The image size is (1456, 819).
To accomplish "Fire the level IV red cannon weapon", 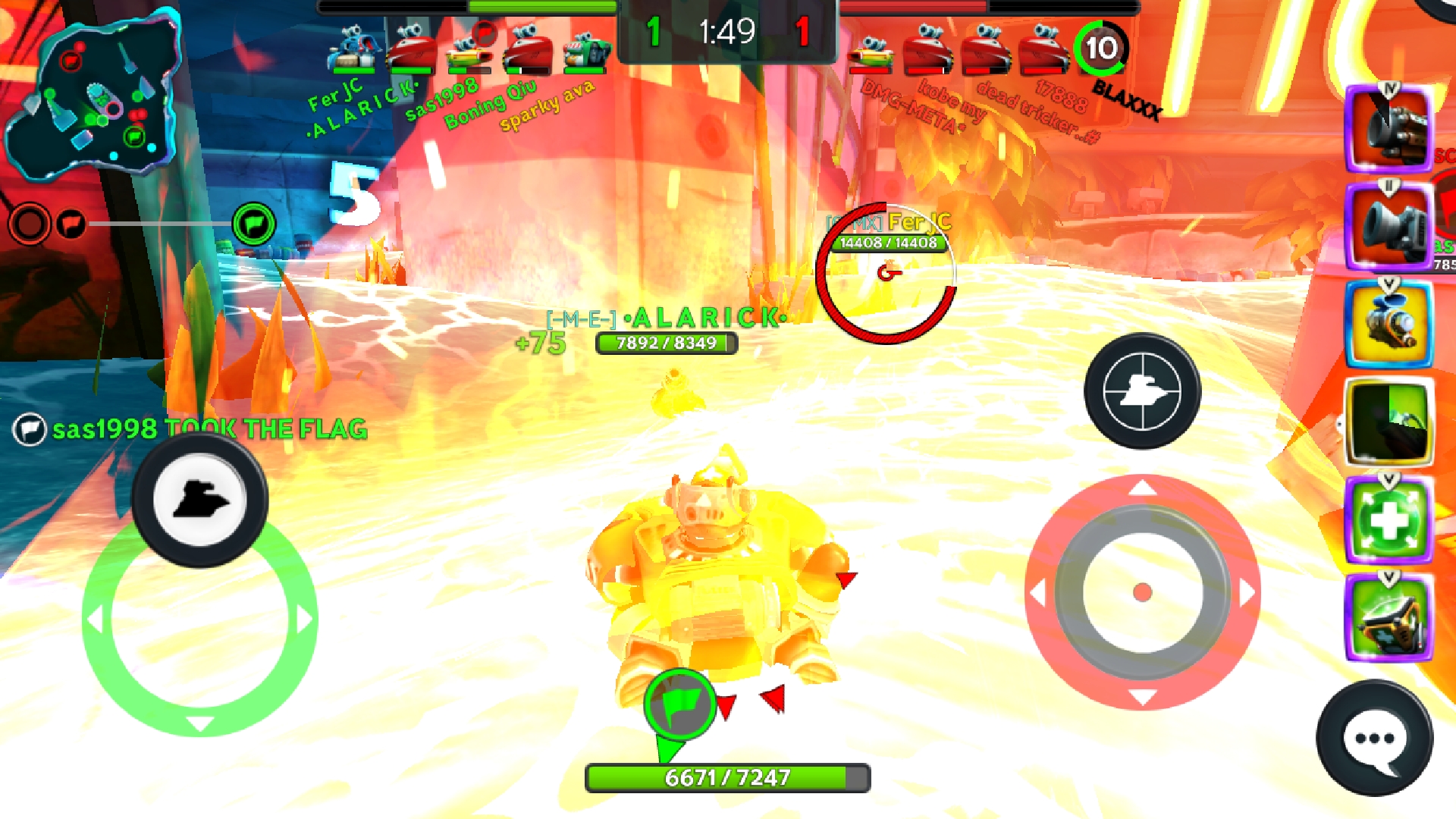I will (1388, 129).
